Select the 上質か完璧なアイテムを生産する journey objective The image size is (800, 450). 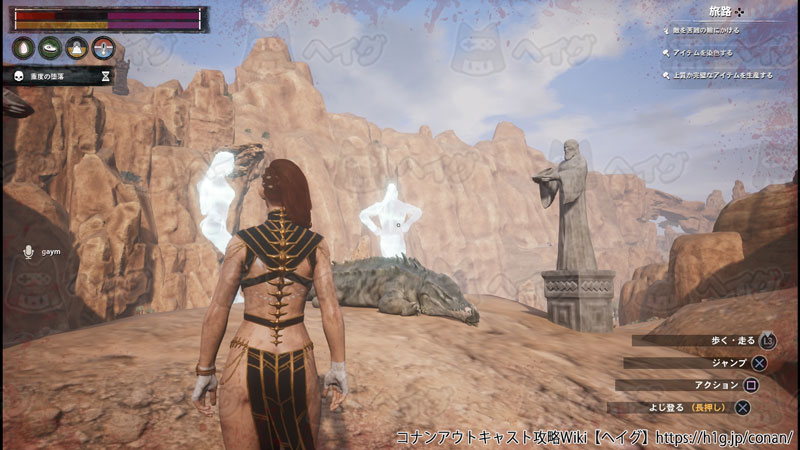pyautogui.click(x=722, y=75)
